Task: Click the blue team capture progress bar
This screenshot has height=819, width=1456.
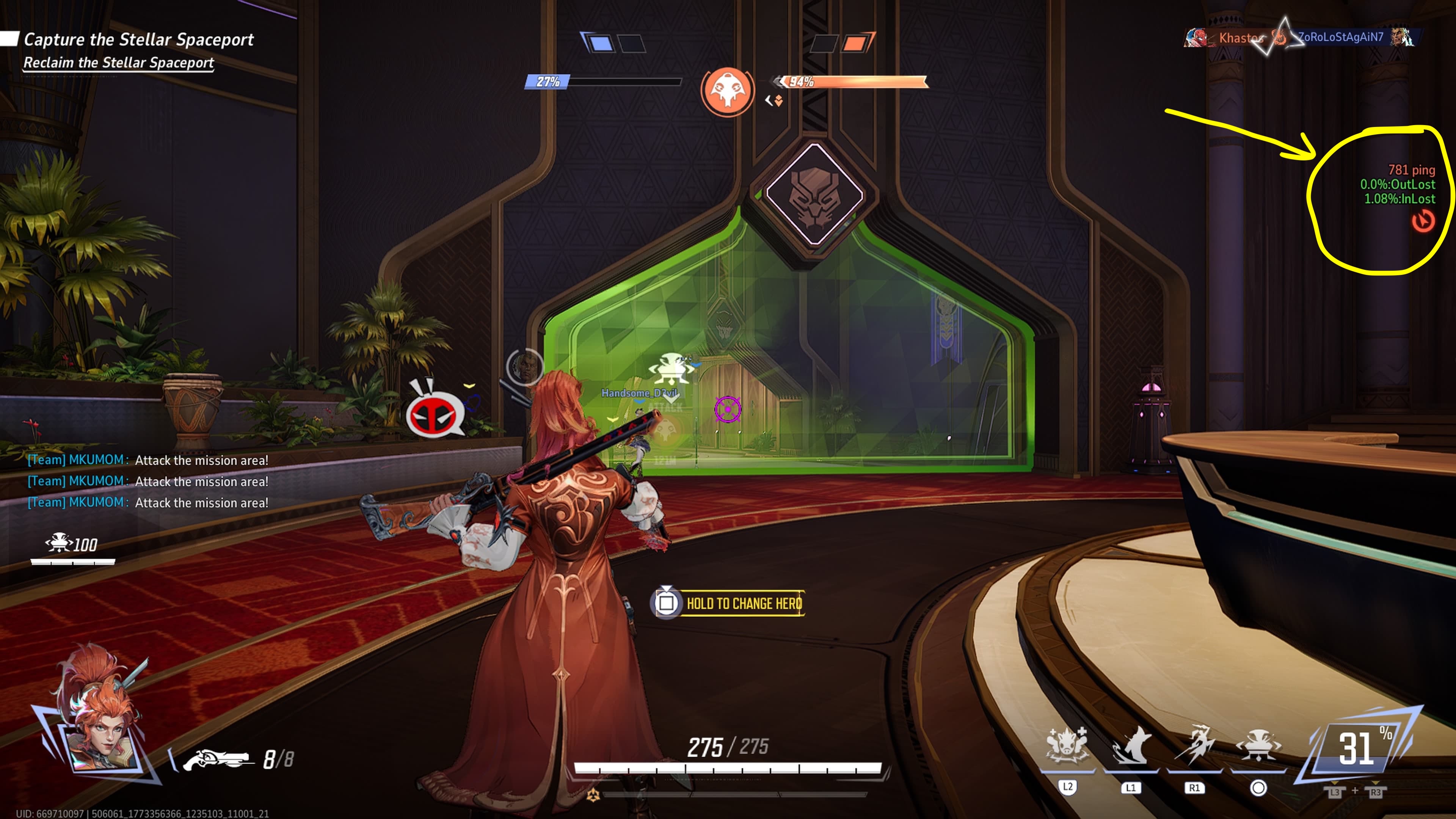Action: pyautogui.click(x=604, y=82)
